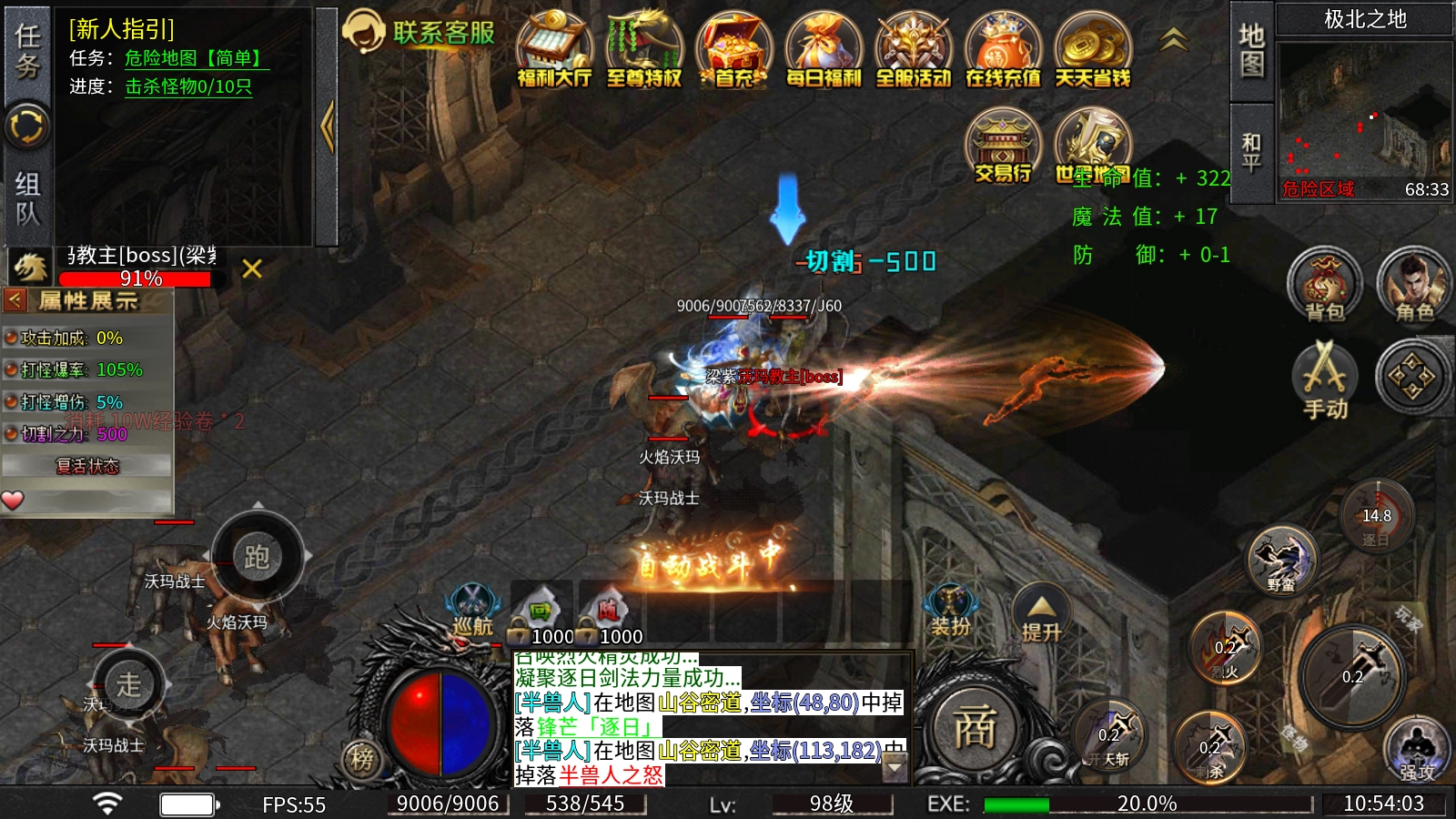This screenshot has width=1456, height=819.
Task: Open the 角色 character sheet
Action: [x=1413, y=285]
